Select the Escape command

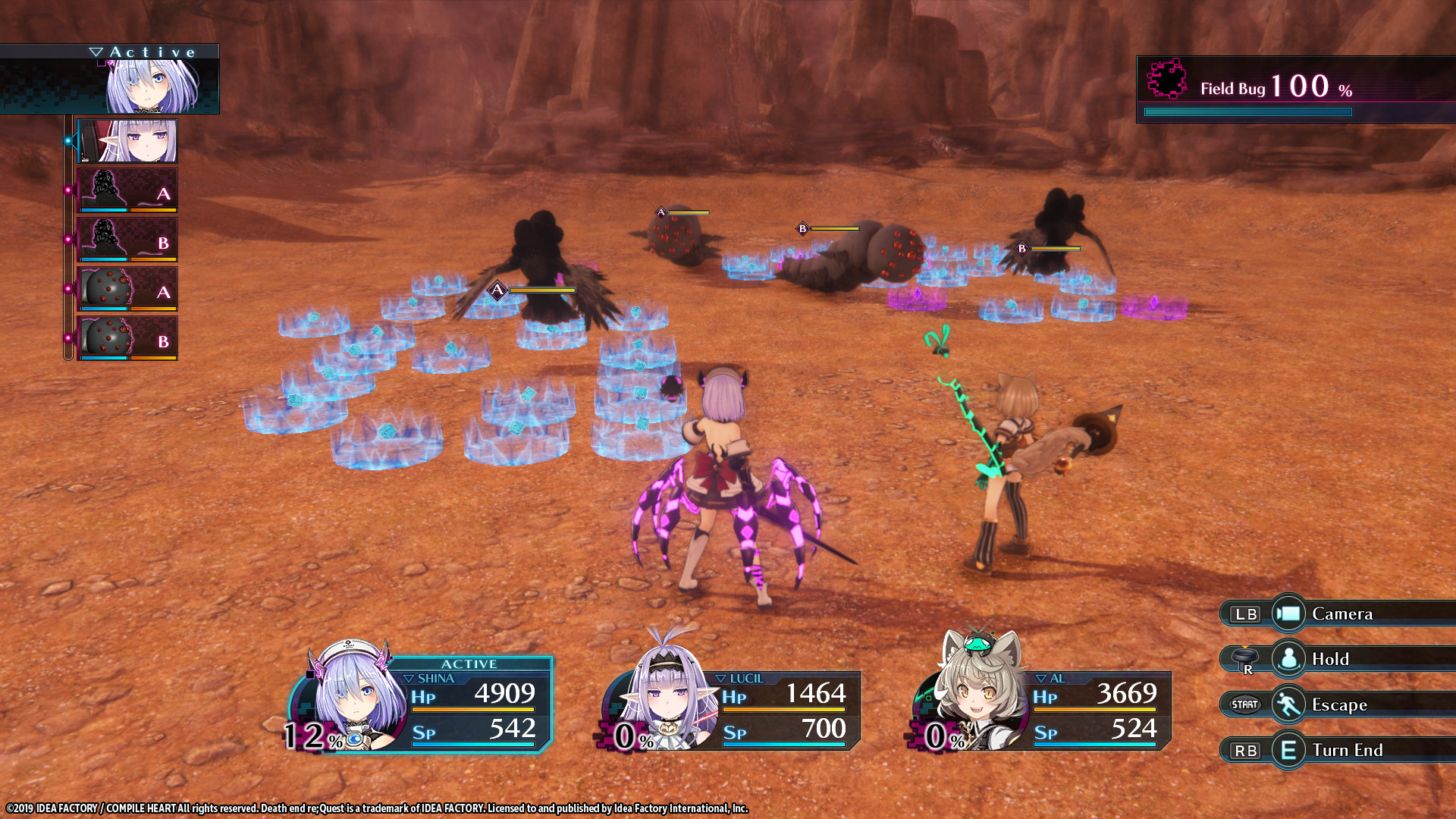tap(1338, 704)
